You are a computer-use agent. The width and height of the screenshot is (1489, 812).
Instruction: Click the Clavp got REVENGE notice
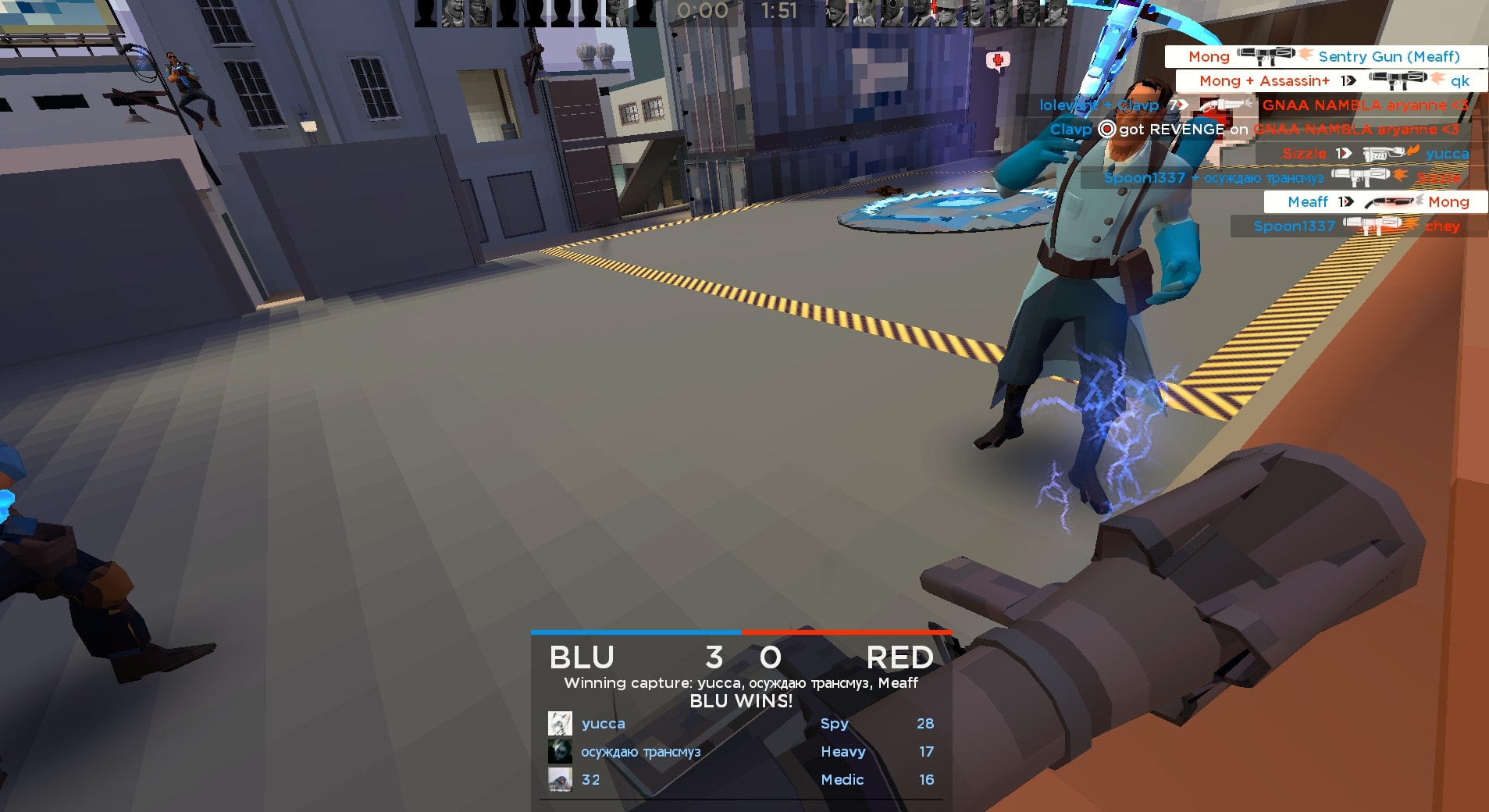[1253, 130]
